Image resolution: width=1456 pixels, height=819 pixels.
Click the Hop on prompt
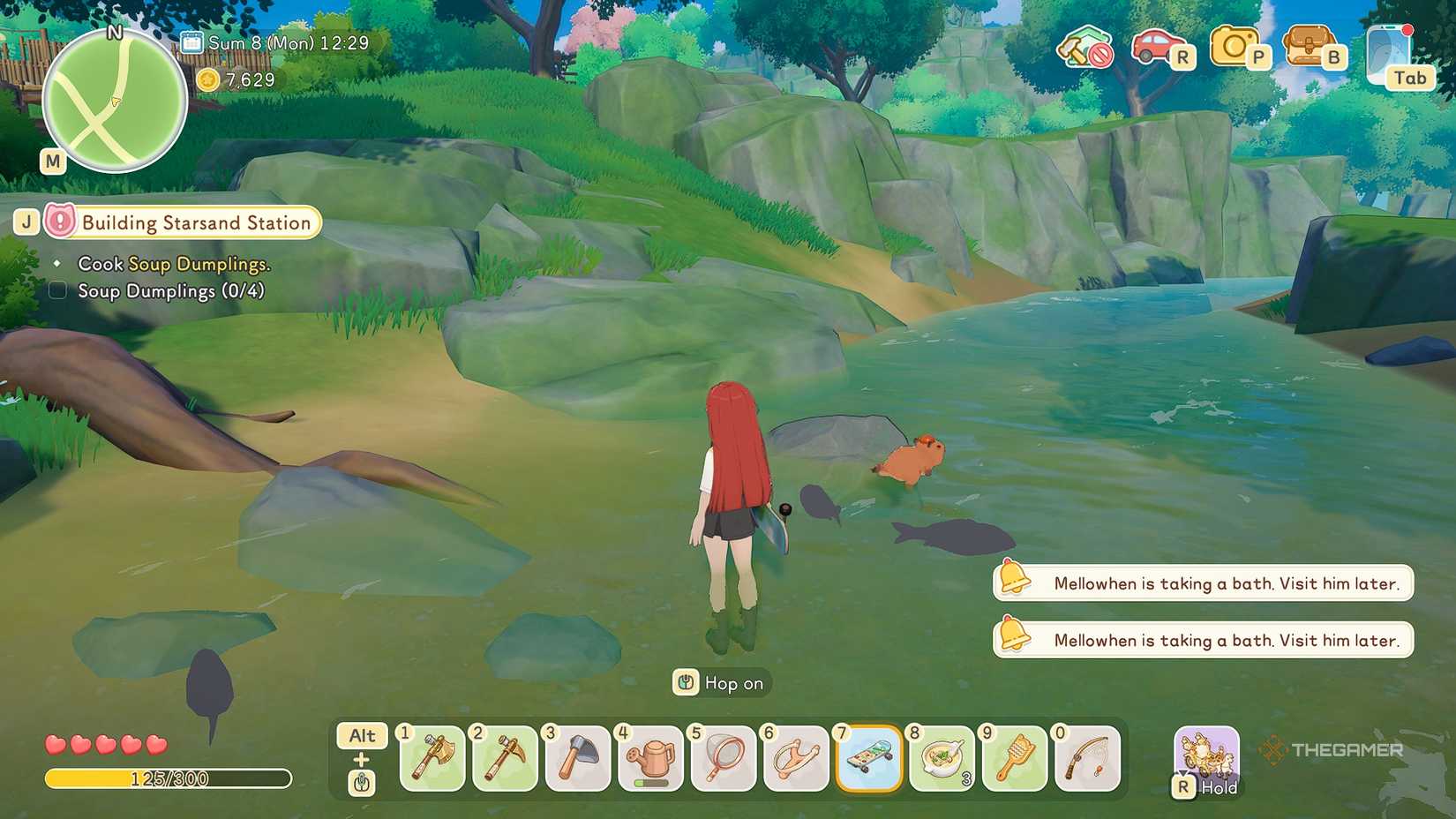[720, 682]
